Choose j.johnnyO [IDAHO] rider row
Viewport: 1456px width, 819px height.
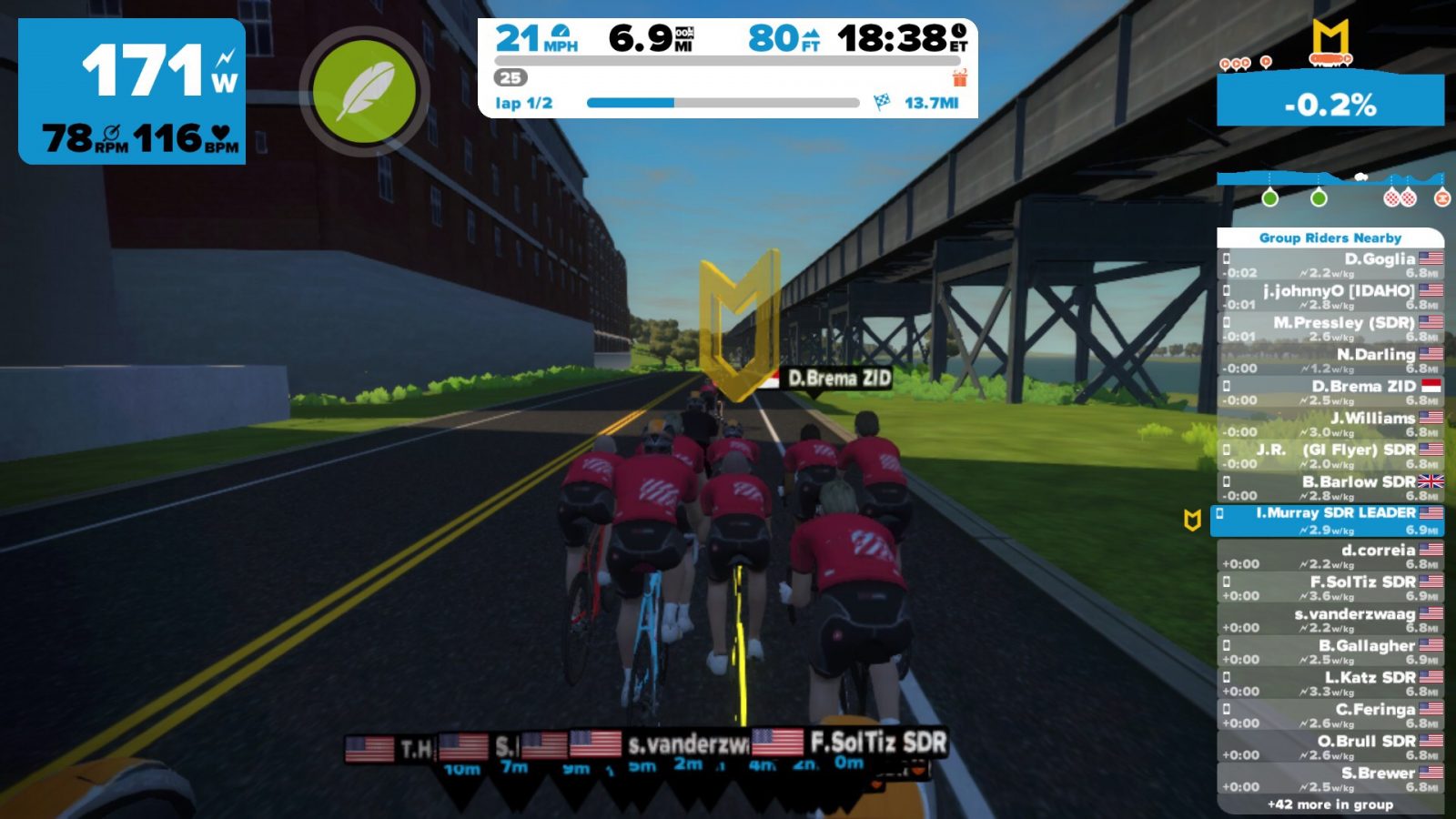(x=1330, y=297)
